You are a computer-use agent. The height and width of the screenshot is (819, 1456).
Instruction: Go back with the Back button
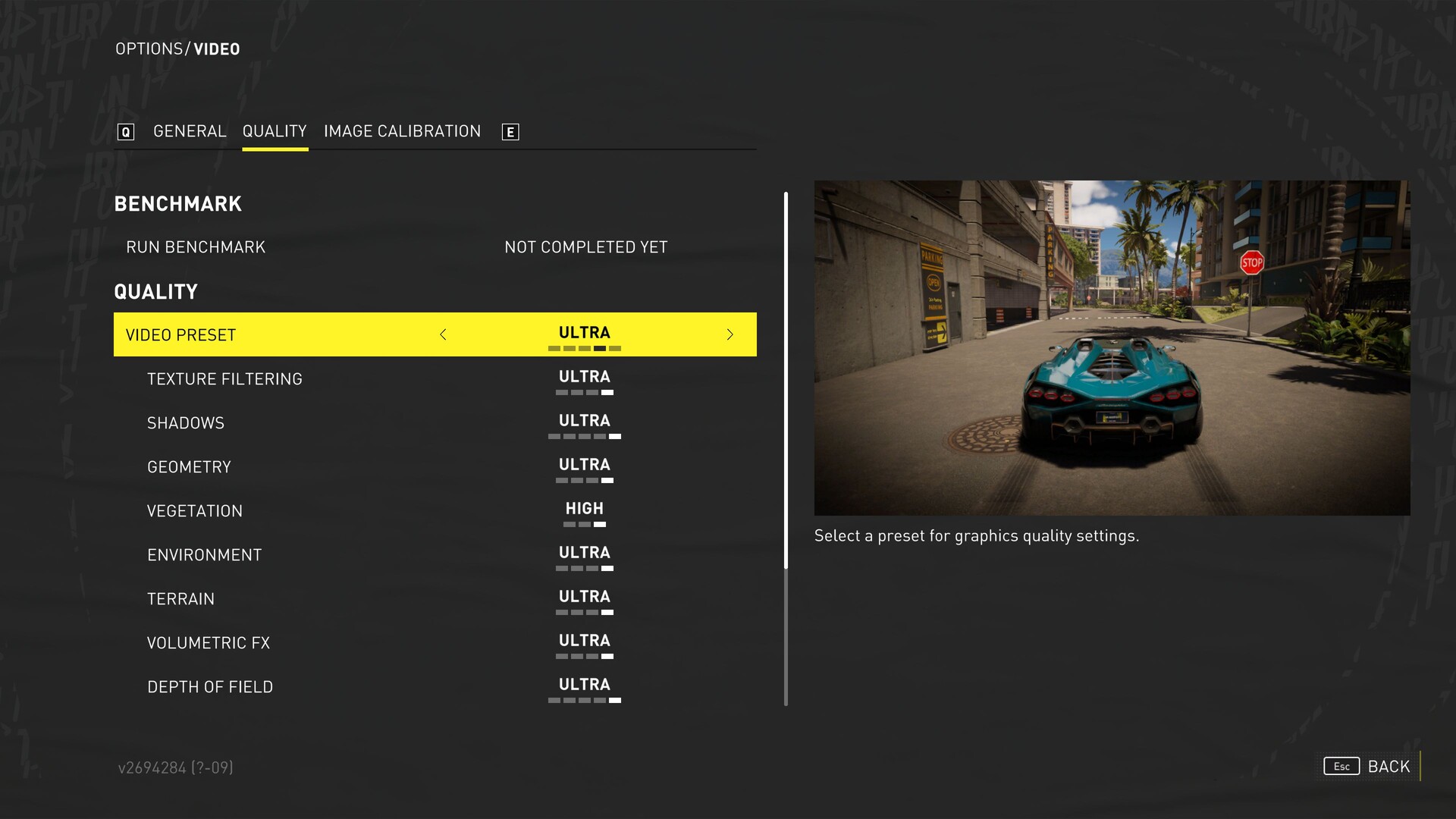[x=1388, y=767]
